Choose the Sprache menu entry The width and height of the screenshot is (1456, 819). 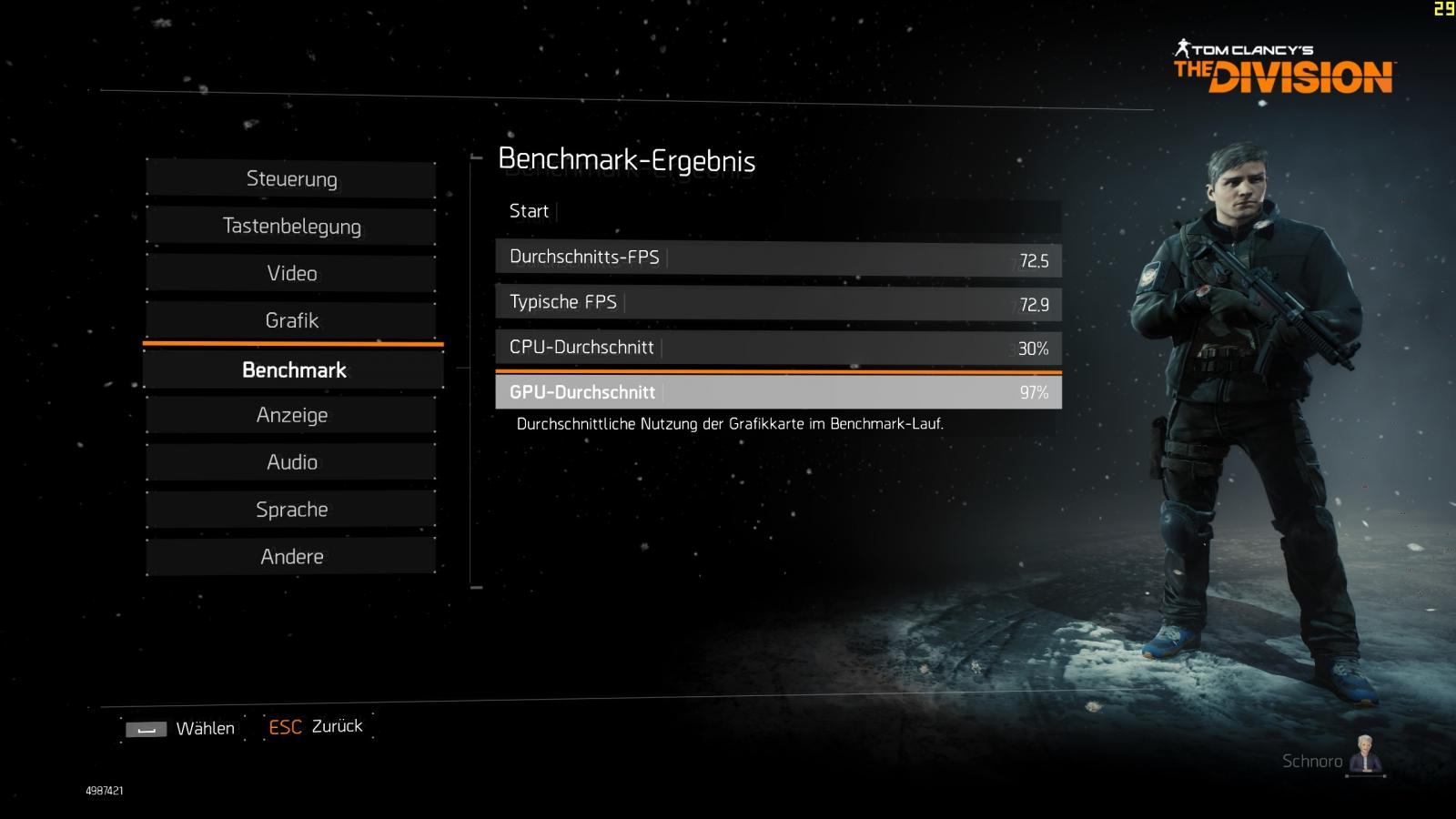(x=291, y=510)
